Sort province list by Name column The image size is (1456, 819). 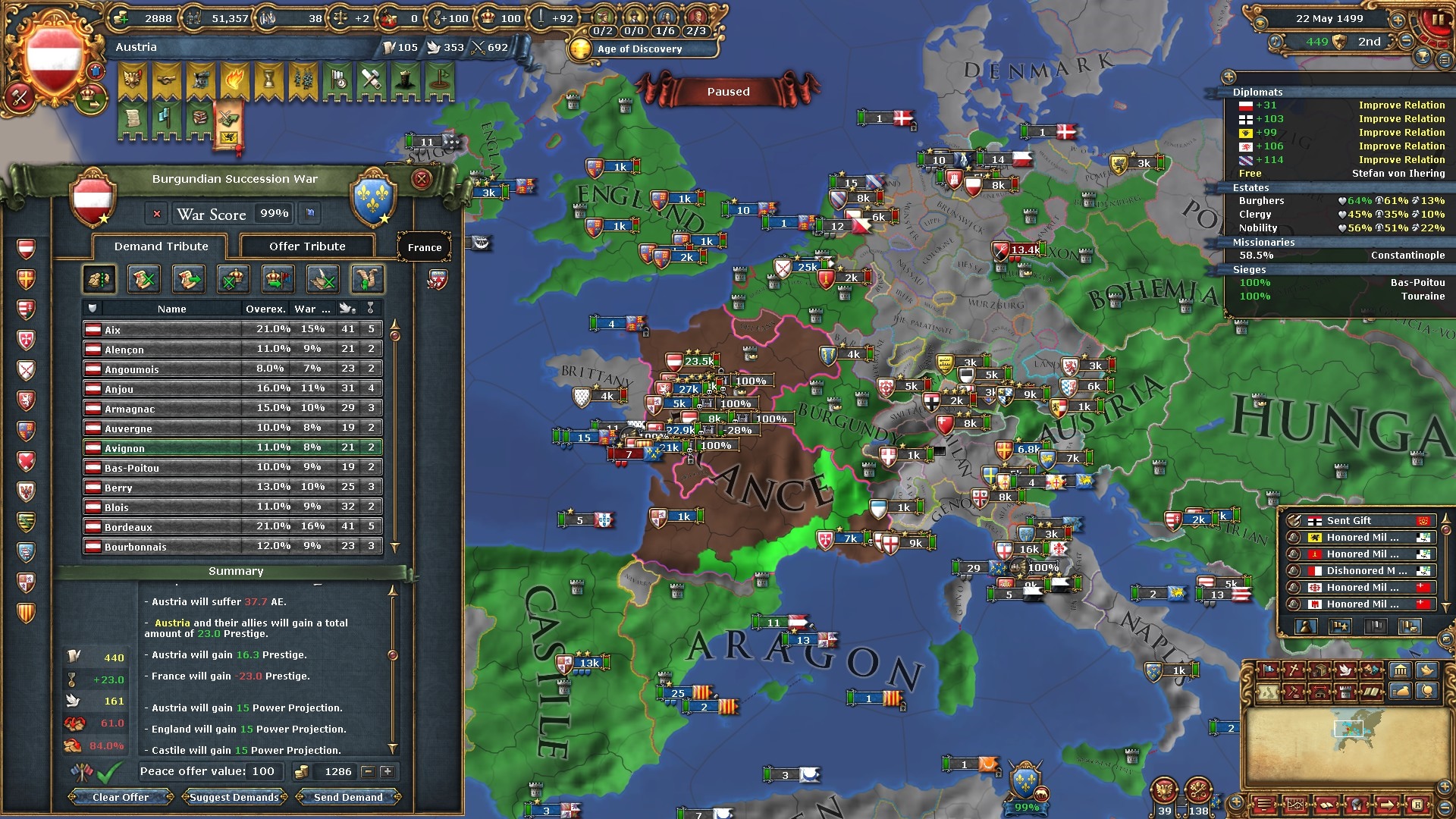pyautogui.click(x=172, y=309)
